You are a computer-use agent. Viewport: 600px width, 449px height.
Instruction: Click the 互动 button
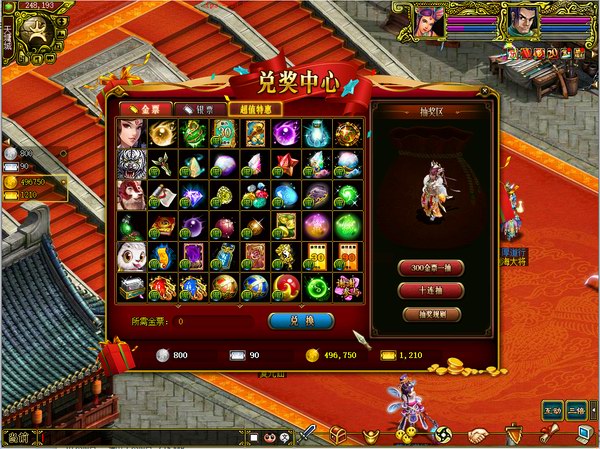[x=553, y=410]
